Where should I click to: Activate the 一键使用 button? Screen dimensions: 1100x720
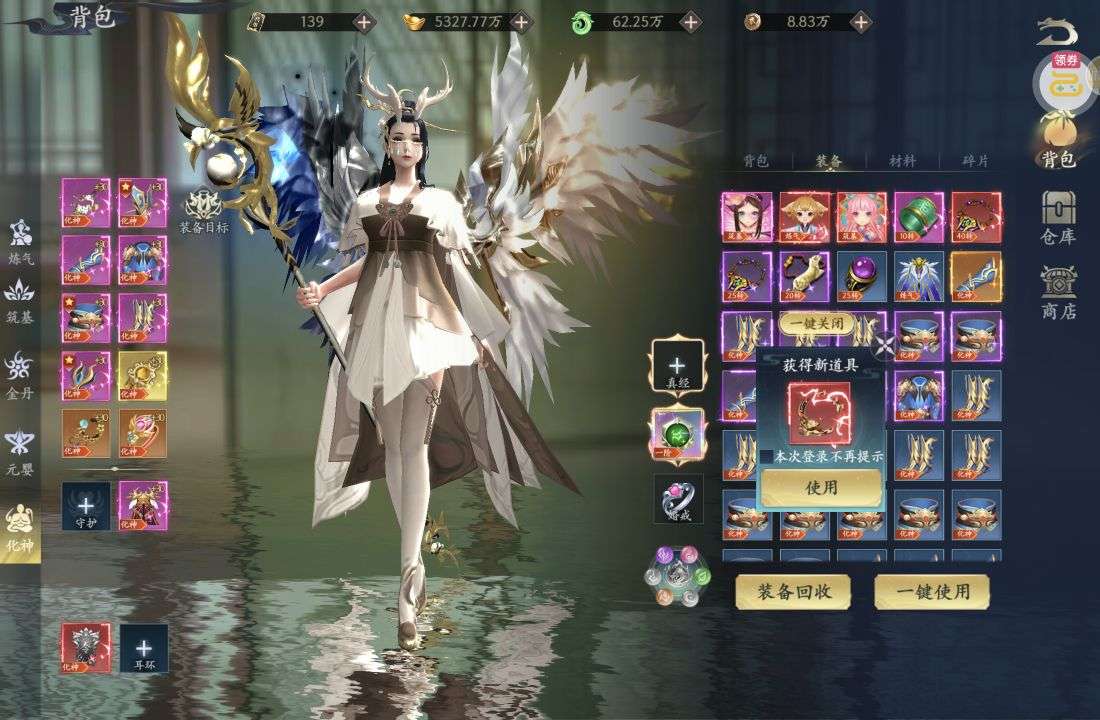coord(932,592)
